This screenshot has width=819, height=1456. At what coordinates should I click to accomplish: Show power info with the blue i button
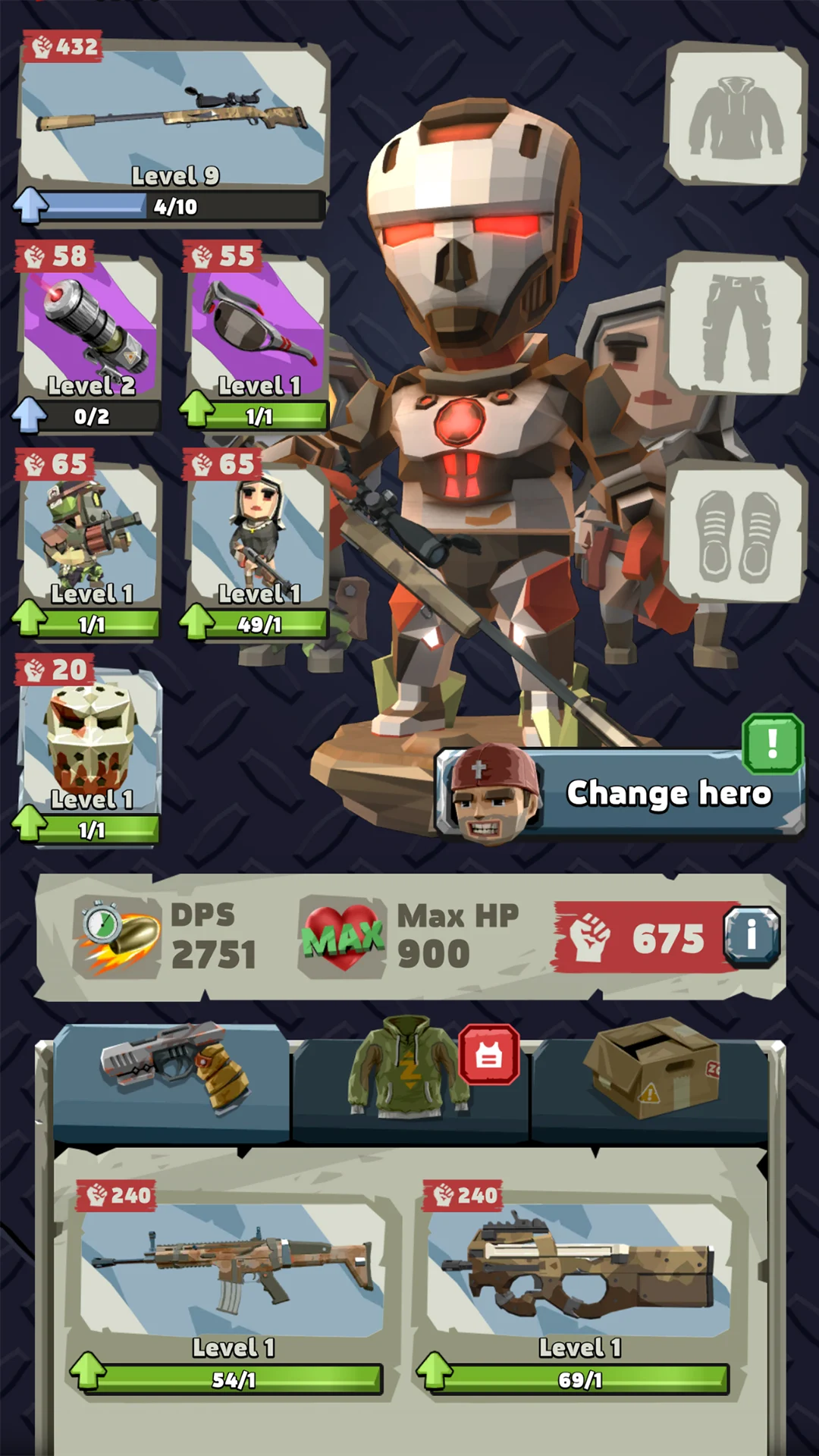tap(751, 937)
